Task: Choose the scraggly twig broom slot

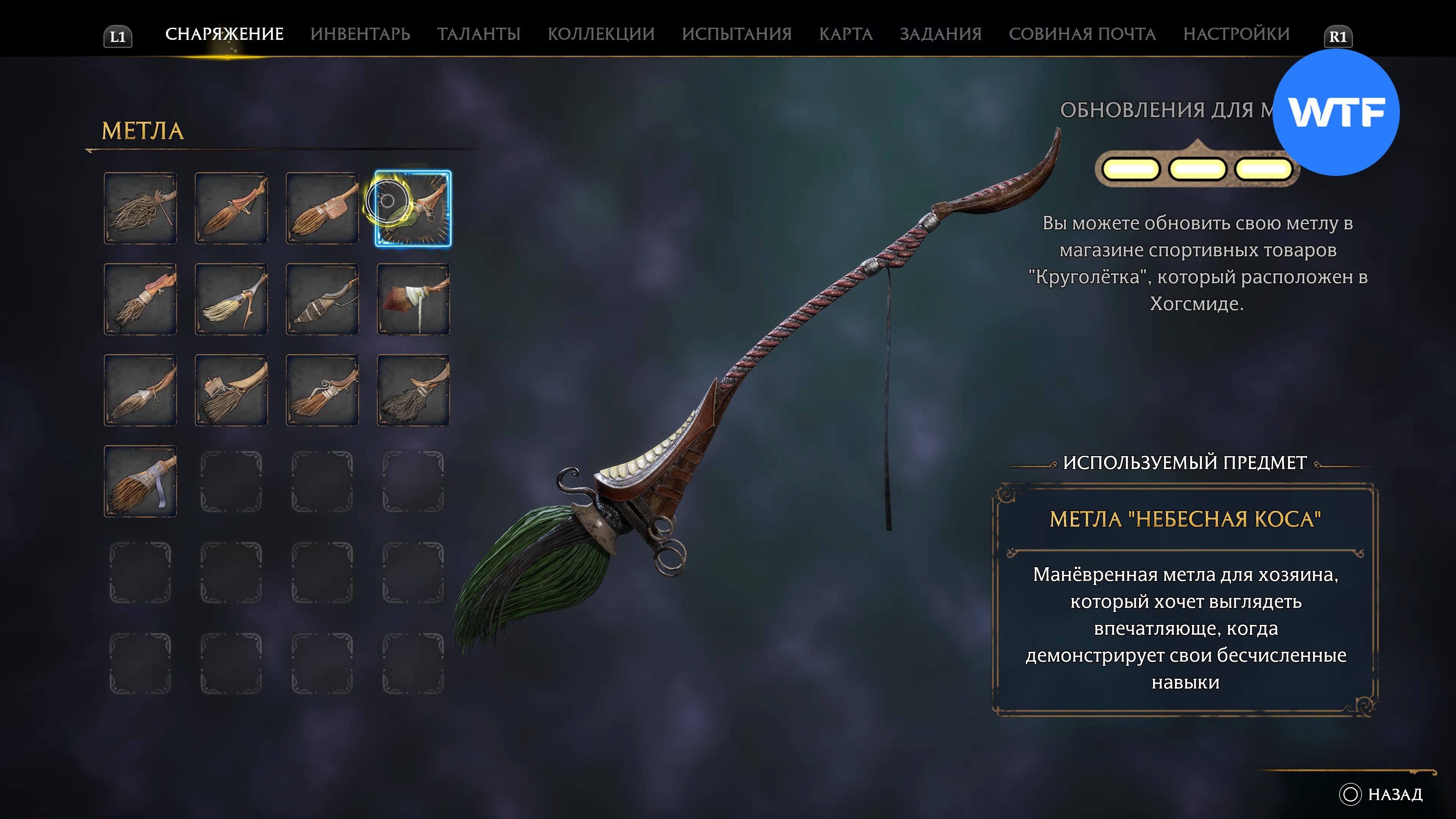Action: pos(140,209)
